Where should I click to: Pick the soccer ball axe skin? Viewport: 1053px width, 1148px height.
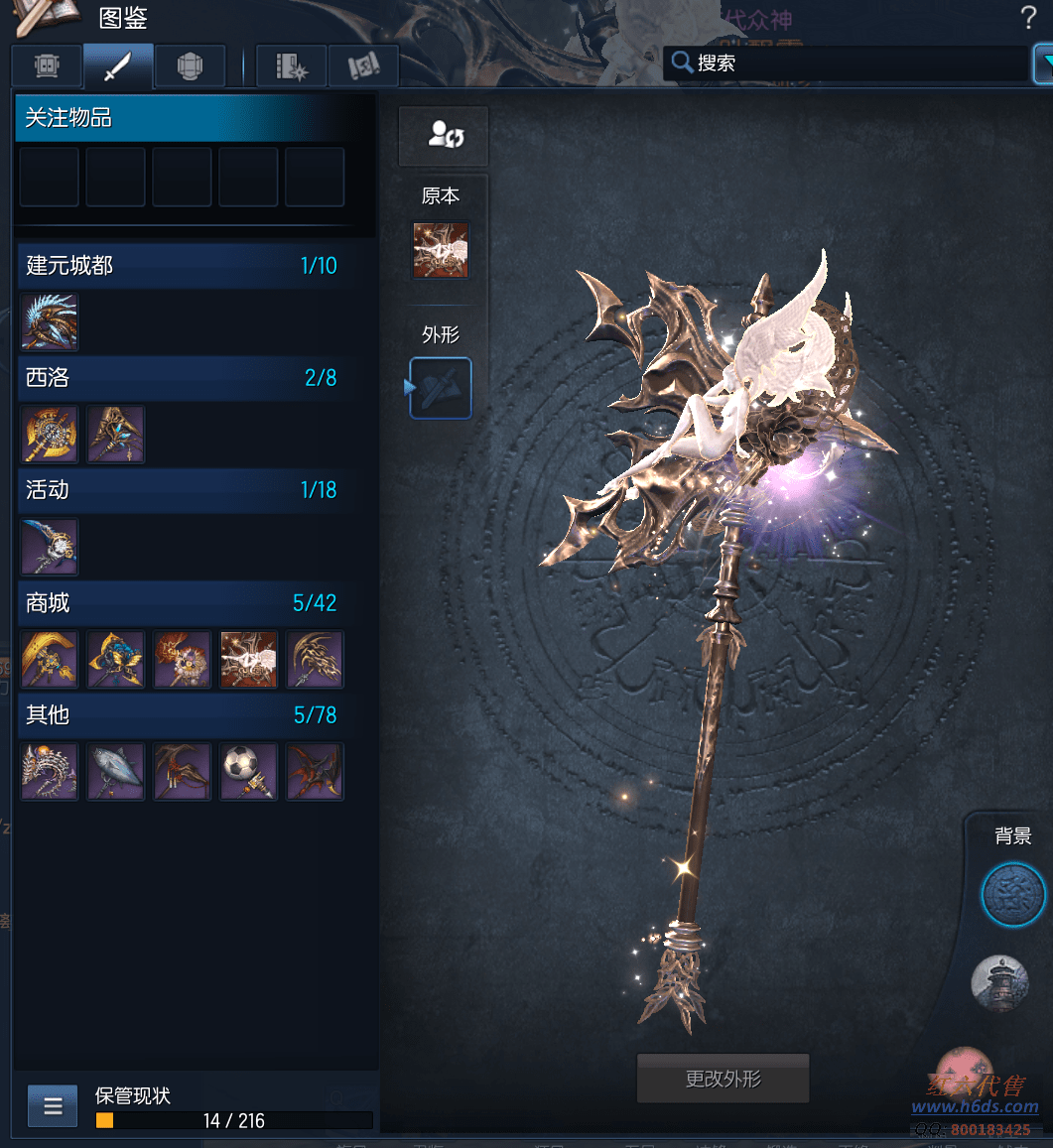[x=248, y=771]
